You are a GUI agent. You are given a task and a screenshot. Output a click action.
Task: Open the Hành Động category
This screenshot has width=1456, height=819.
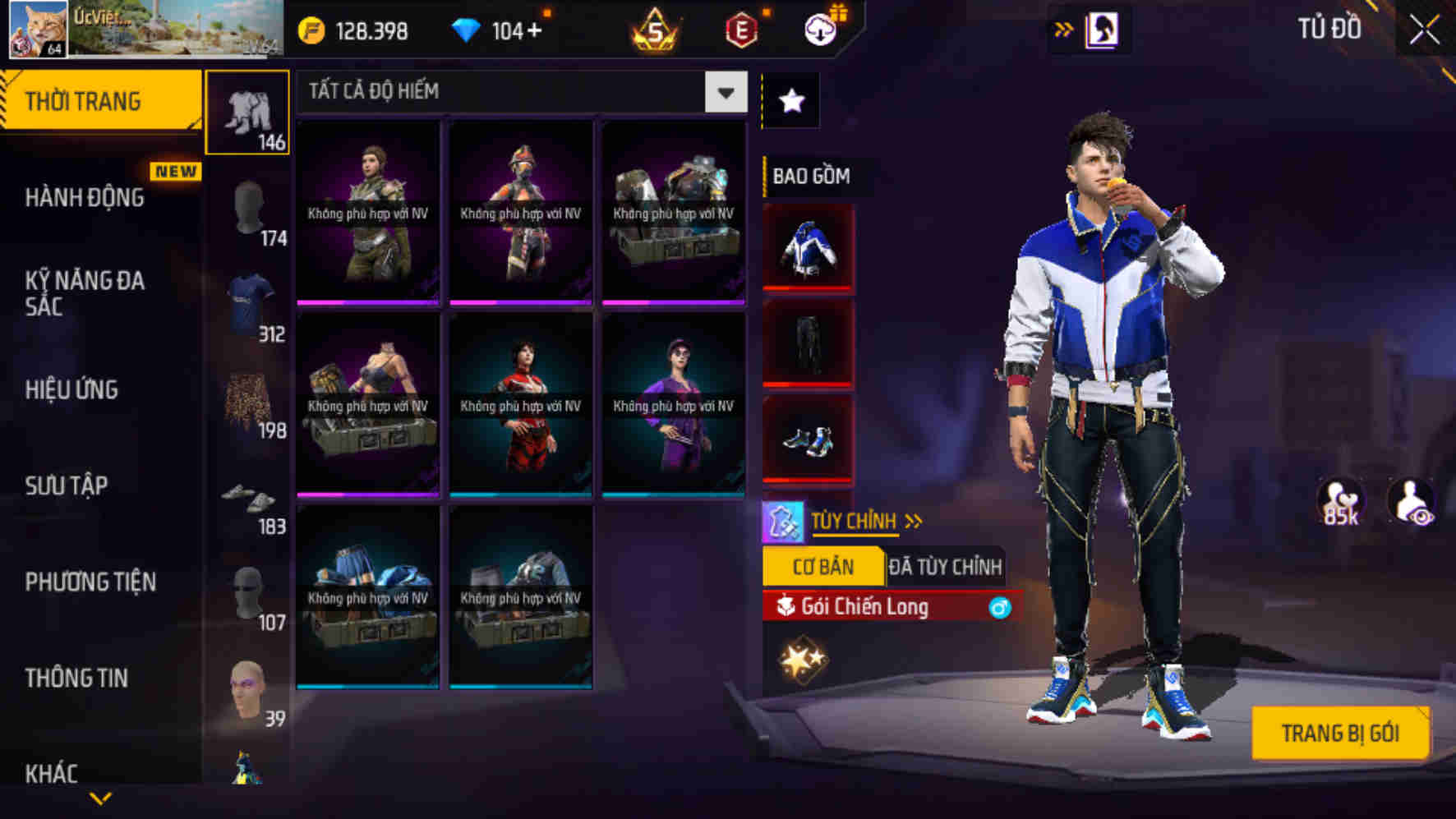click(85, 198)
